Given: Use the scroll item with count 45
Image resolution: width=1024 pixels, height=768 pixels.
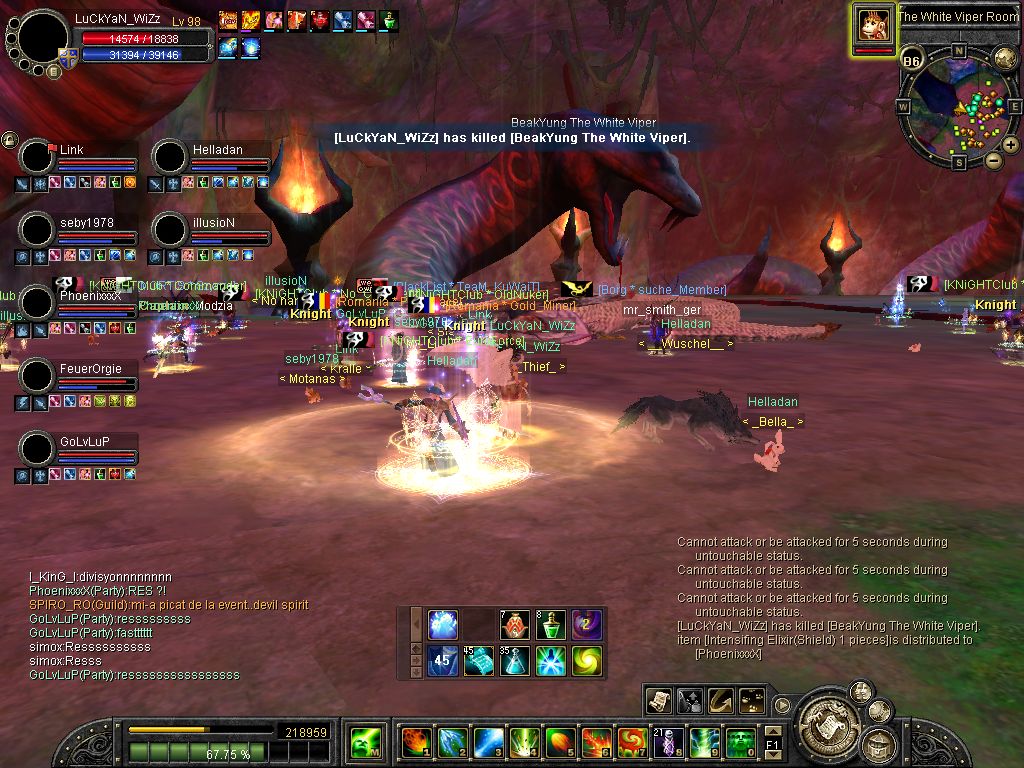Looking at the screenshot, I should 478,660.
